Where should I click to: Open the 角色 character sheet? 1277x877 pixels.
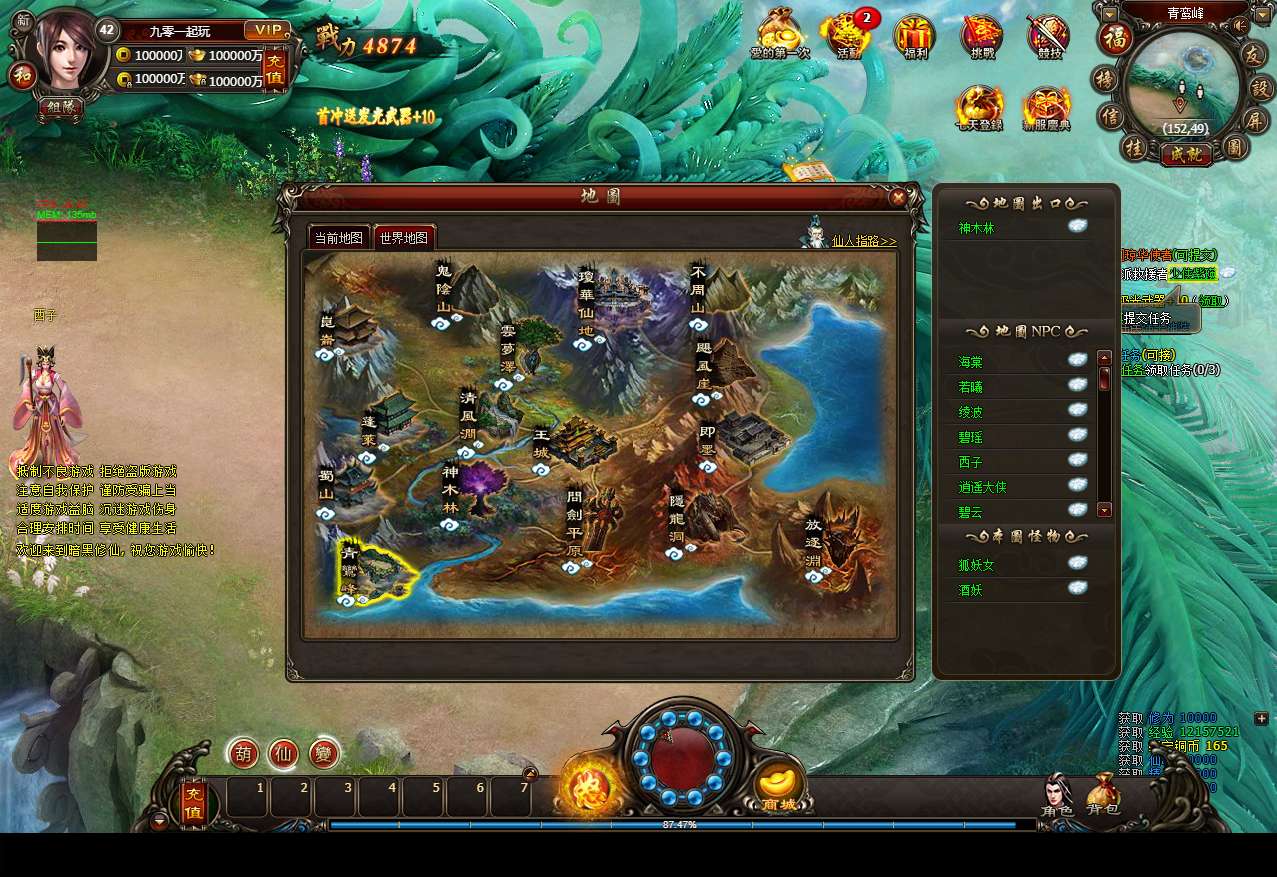1057,795
